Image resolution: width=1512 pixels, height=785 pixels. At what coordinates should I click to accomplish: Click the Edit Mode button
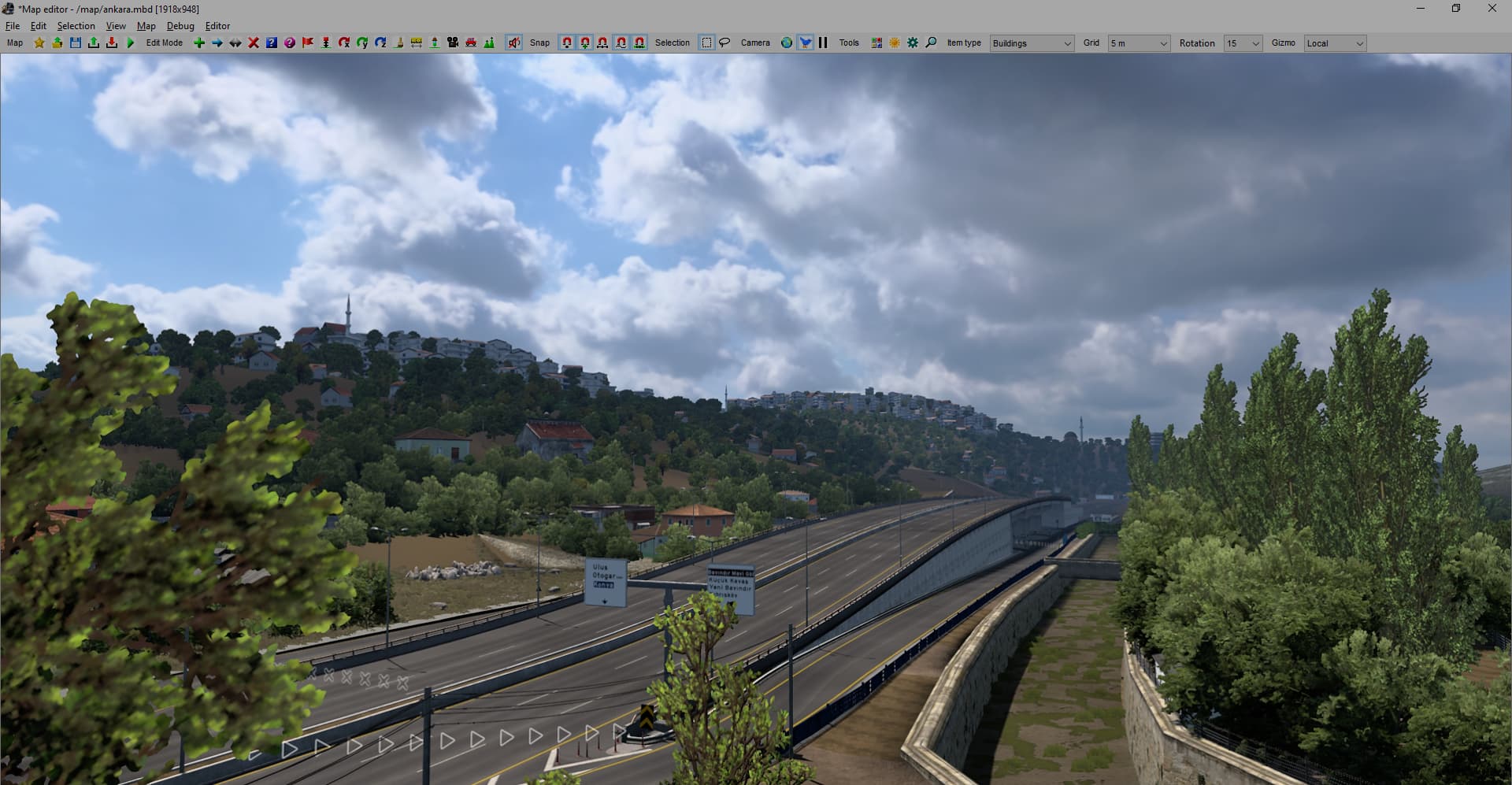tap(164, 43)
